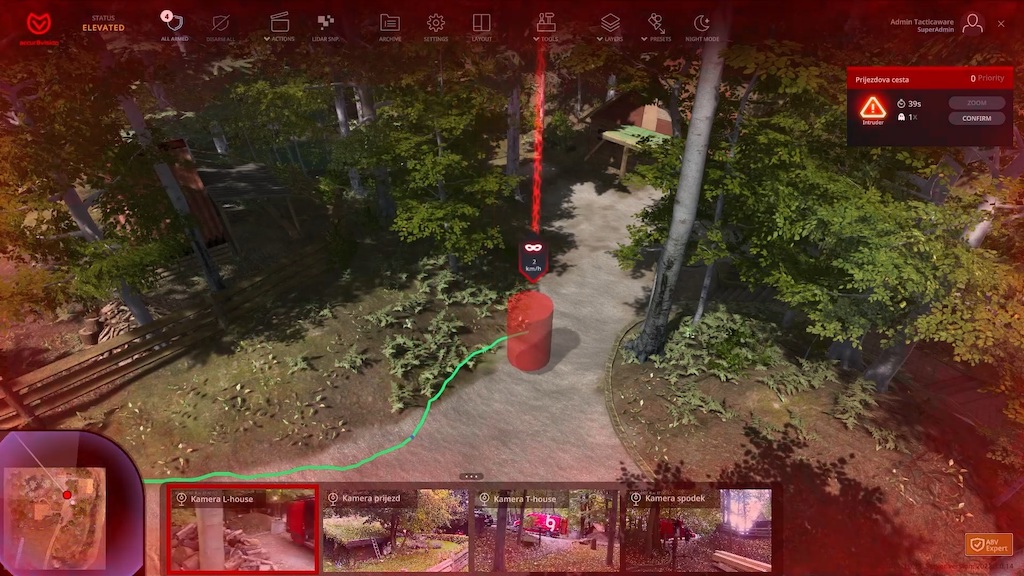Select the Disarm All button
This screenshot has width=1024, height=576.
pyautogui.click(x=221, y=26)
